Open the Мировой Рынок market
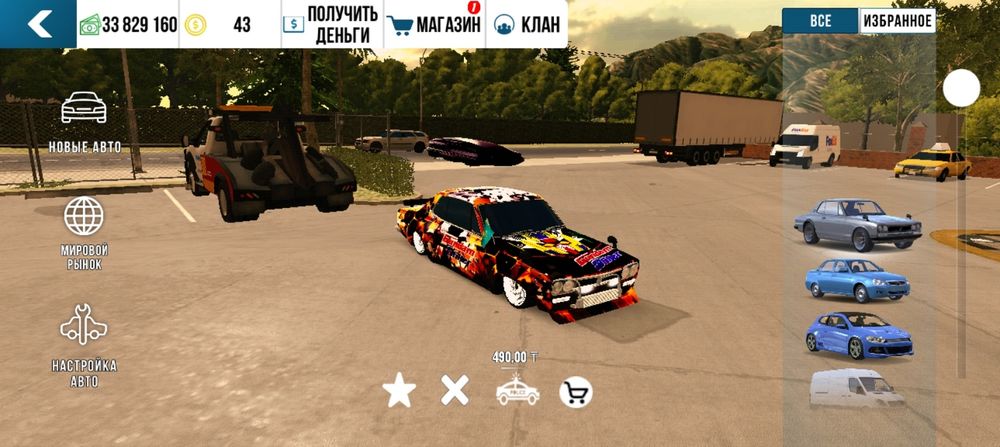 click(x=84, y=233)
